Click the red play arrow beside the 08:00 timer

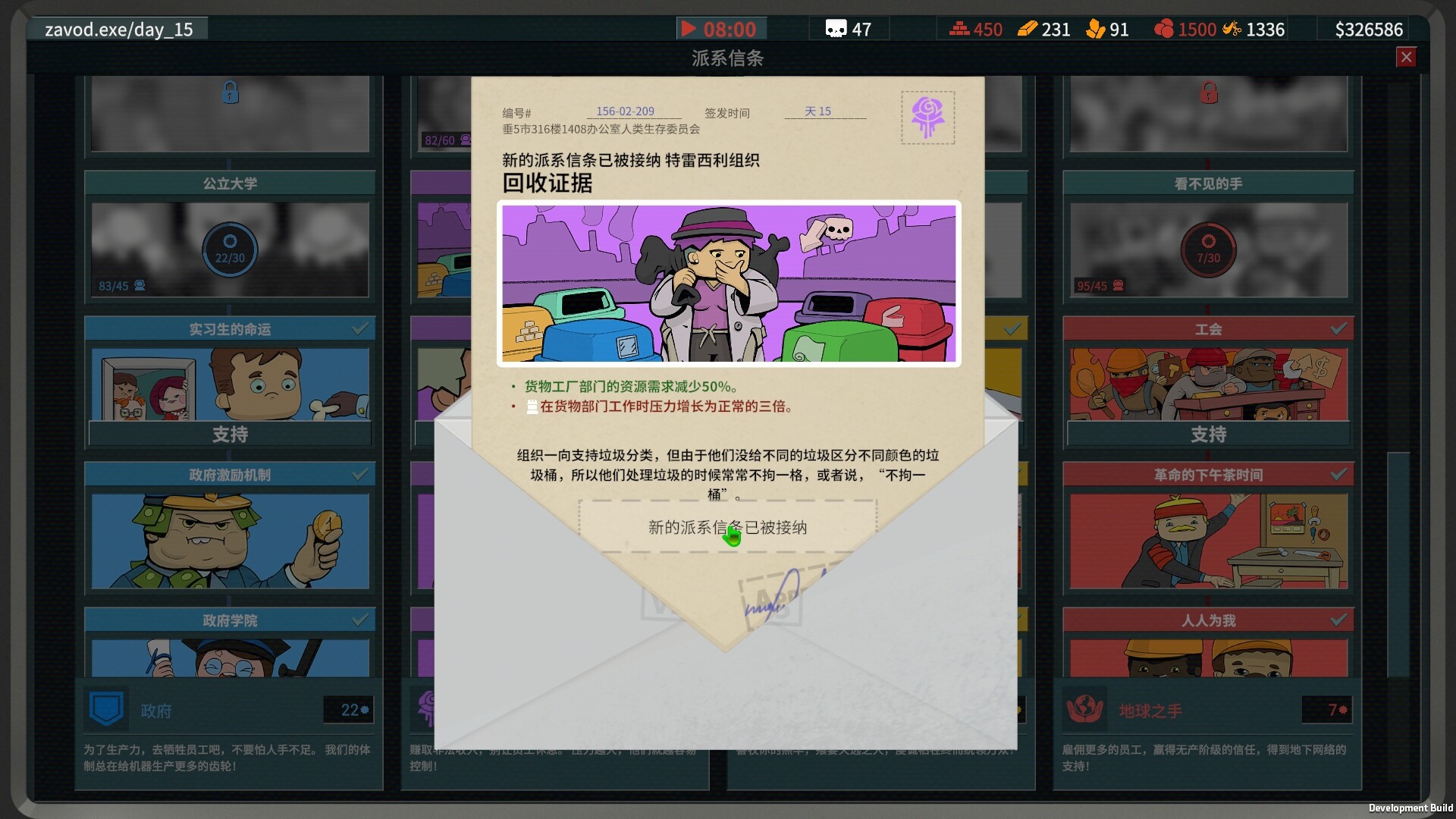(x=689, y=29)
